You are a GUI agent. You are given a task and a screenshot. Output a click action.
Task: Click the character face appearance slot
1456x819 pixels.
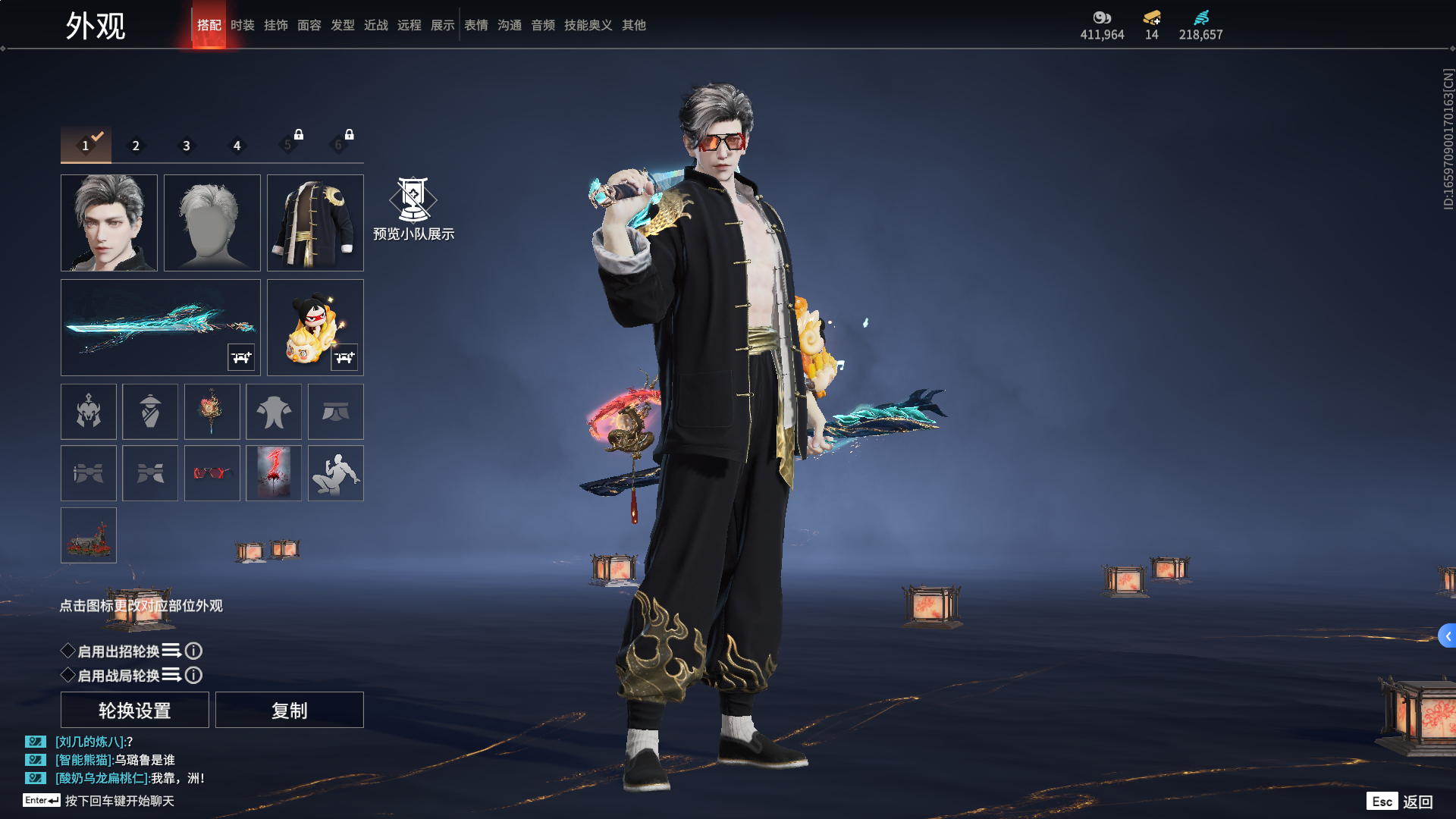tap(109, 223)
